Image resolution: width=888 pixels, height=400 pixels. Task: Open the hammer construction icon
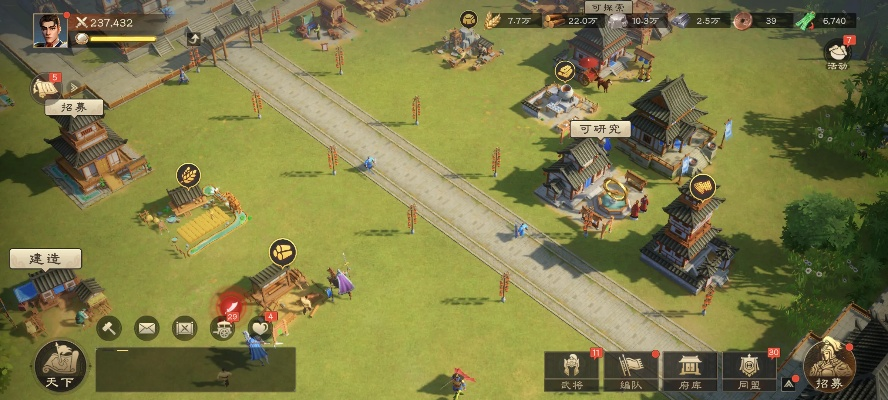pos(108,327)
